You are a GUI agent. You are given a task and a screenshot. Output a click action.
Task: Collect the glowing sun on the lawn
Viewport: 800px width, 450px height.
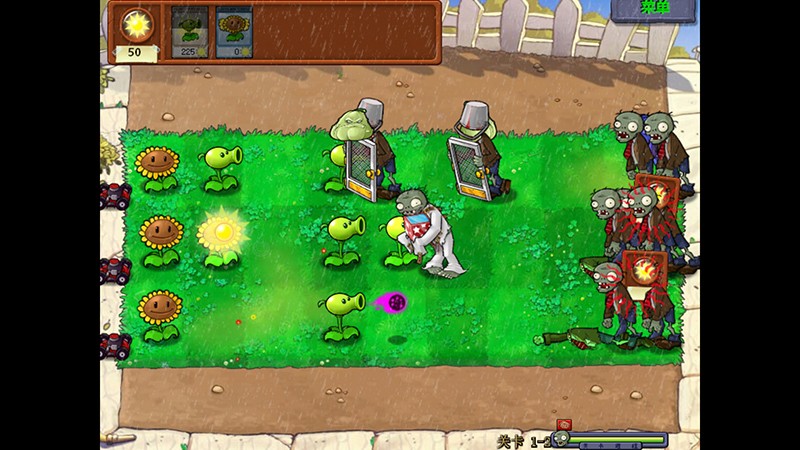click(x=222, y=233)
